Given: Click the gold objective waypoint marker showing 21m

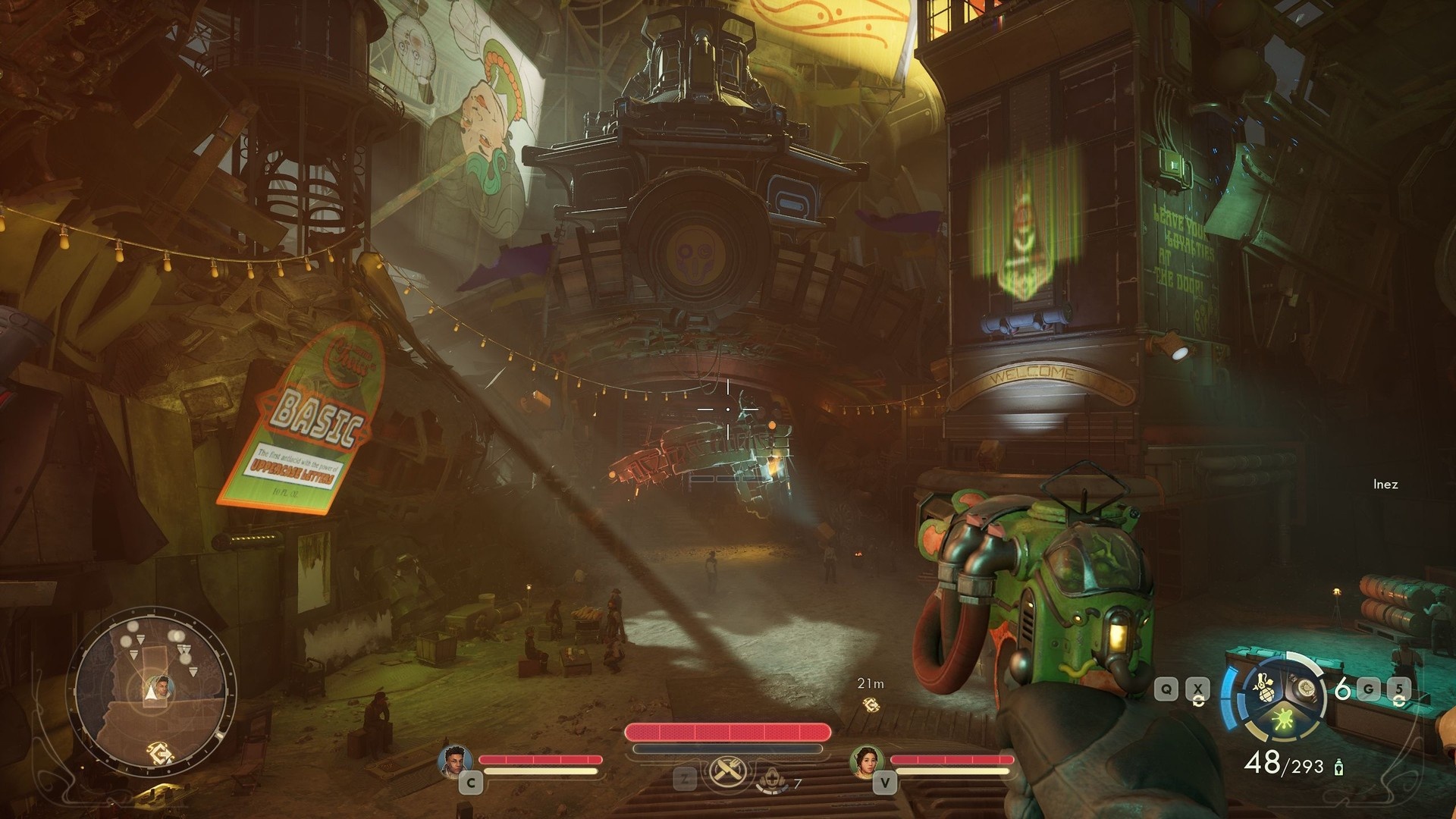Looking at the screenshot, I should [871, 705].
